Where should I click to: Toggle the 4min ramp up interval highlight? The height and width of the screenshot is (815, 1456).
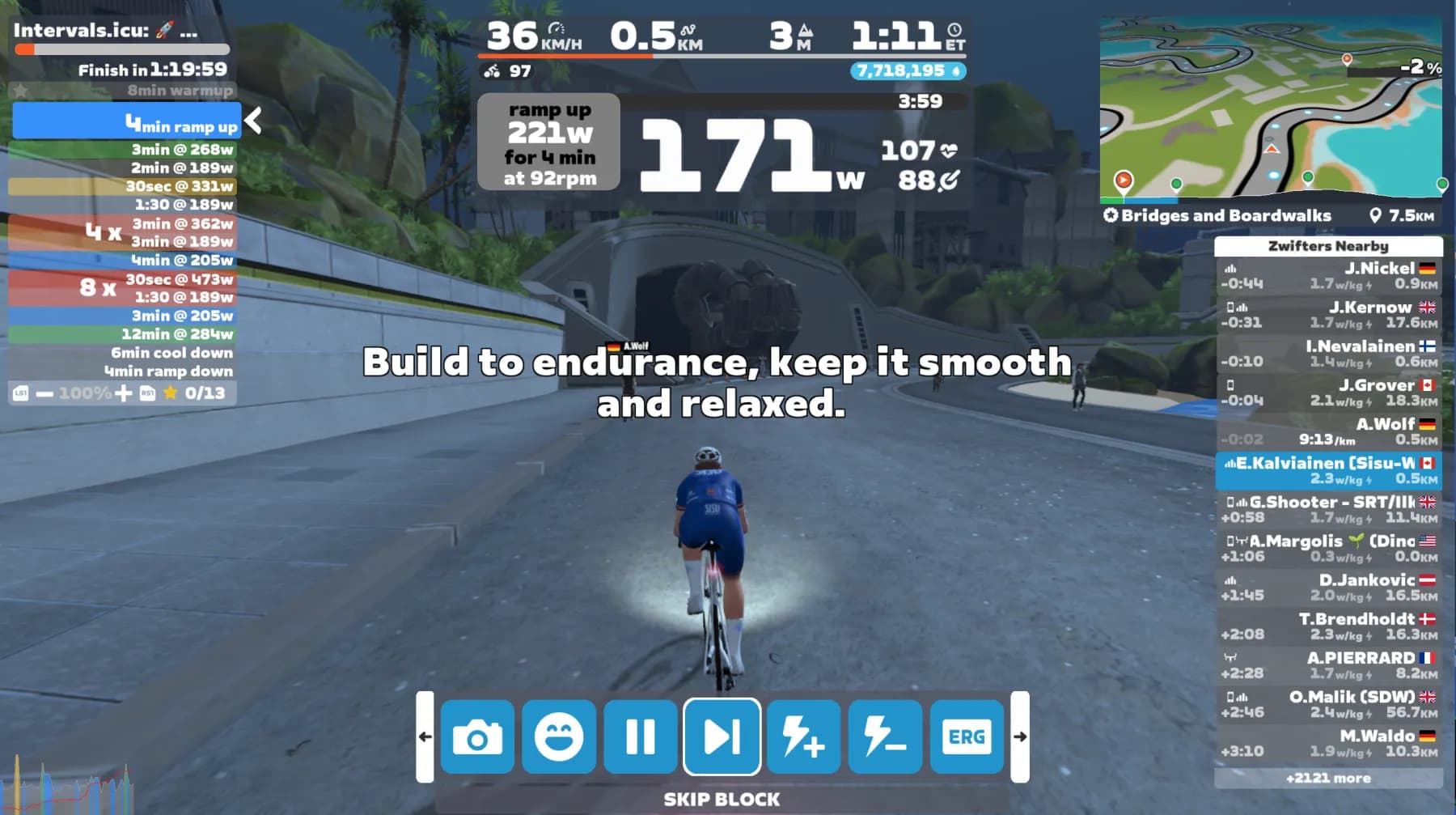click(125, 121)
